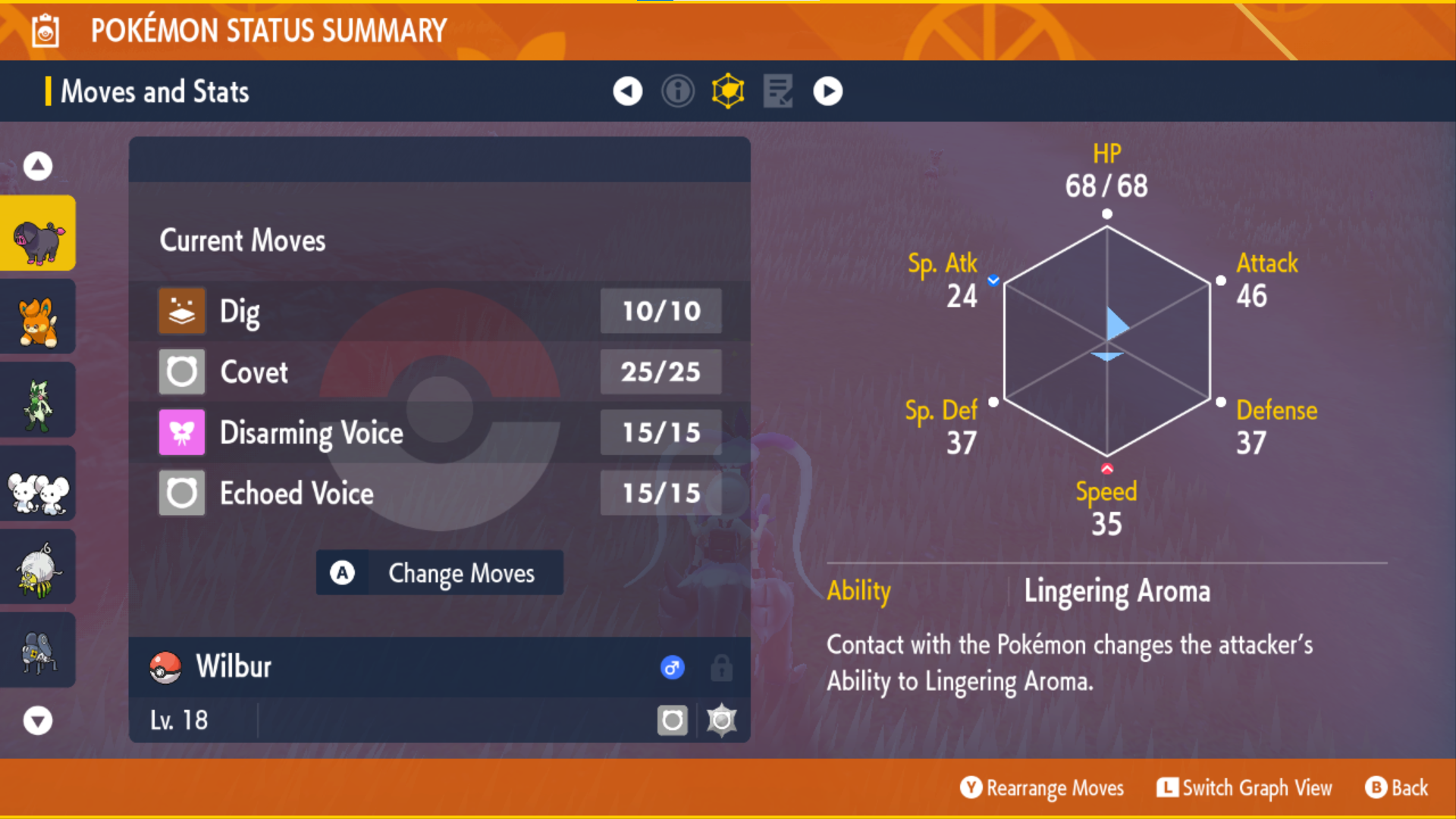The height and width of the screenshot is (819, 1456).
Task: Select the white bug Pokémon party slot
Action: coord(38,567)
